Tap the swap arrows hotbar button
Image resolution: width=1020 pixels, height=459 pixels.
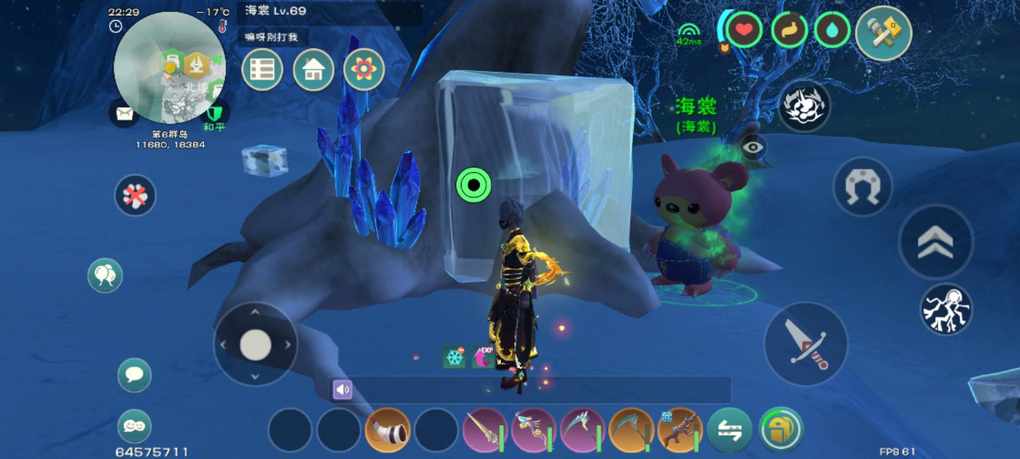730,430
